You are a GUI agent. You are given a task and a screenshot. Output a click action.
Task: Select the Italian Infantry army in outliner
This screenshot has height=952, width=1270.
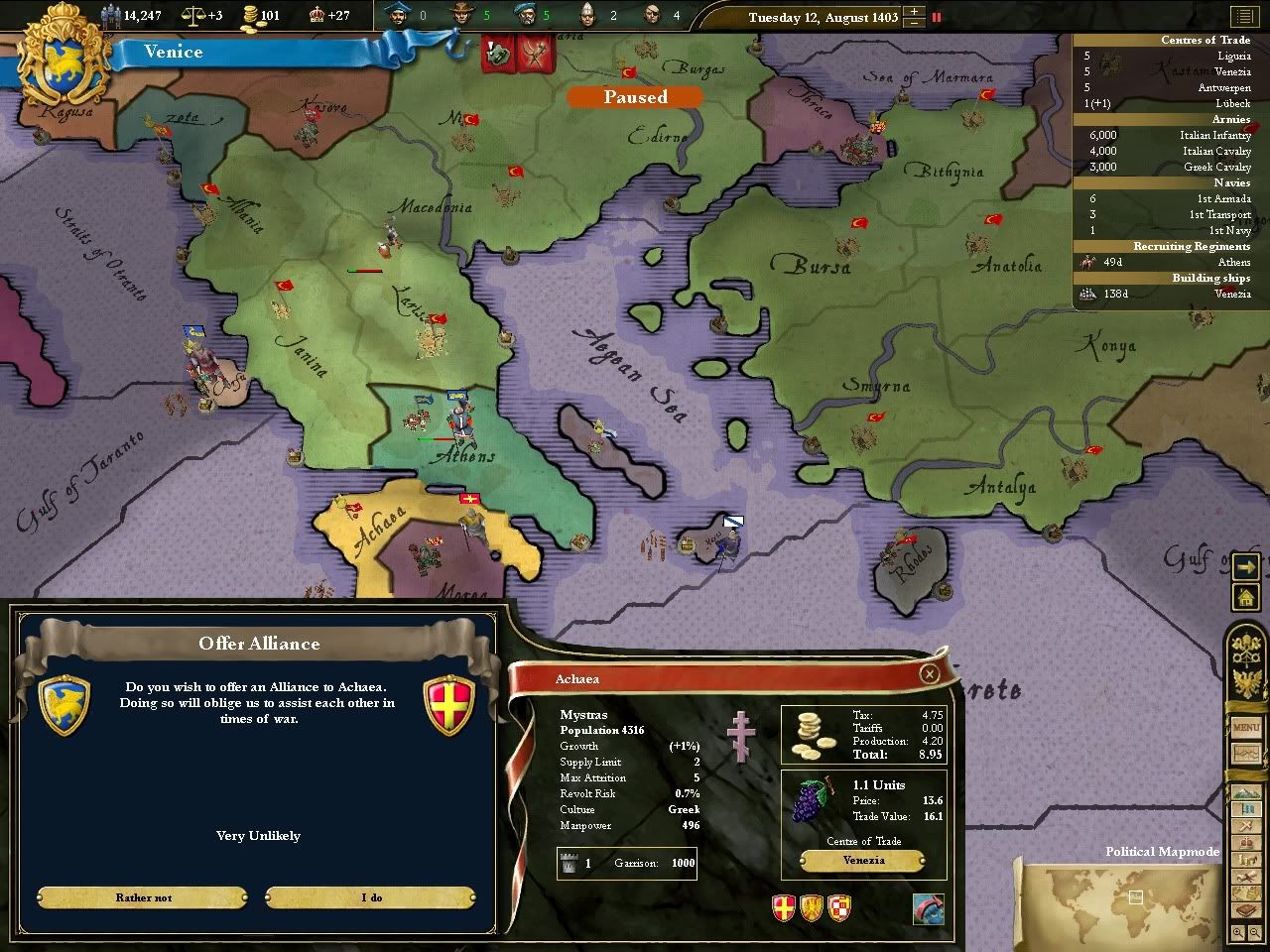[1171, 135]
